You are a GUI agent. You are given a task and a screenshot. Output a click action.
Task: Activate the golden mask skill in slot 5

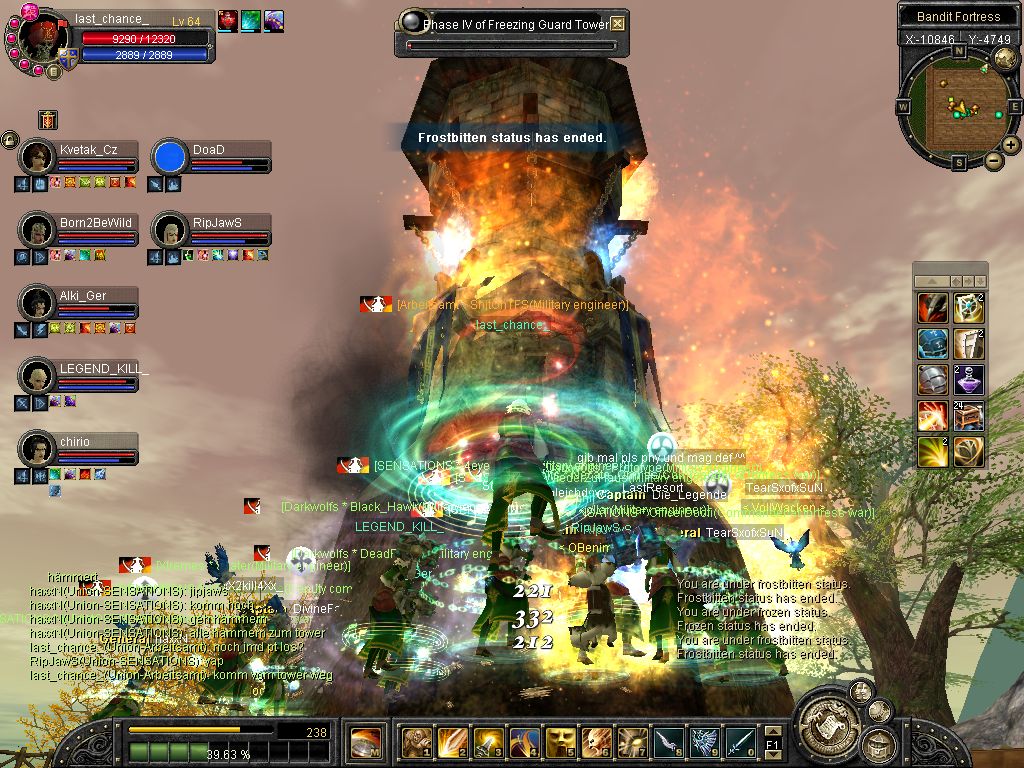click(559, 742)
